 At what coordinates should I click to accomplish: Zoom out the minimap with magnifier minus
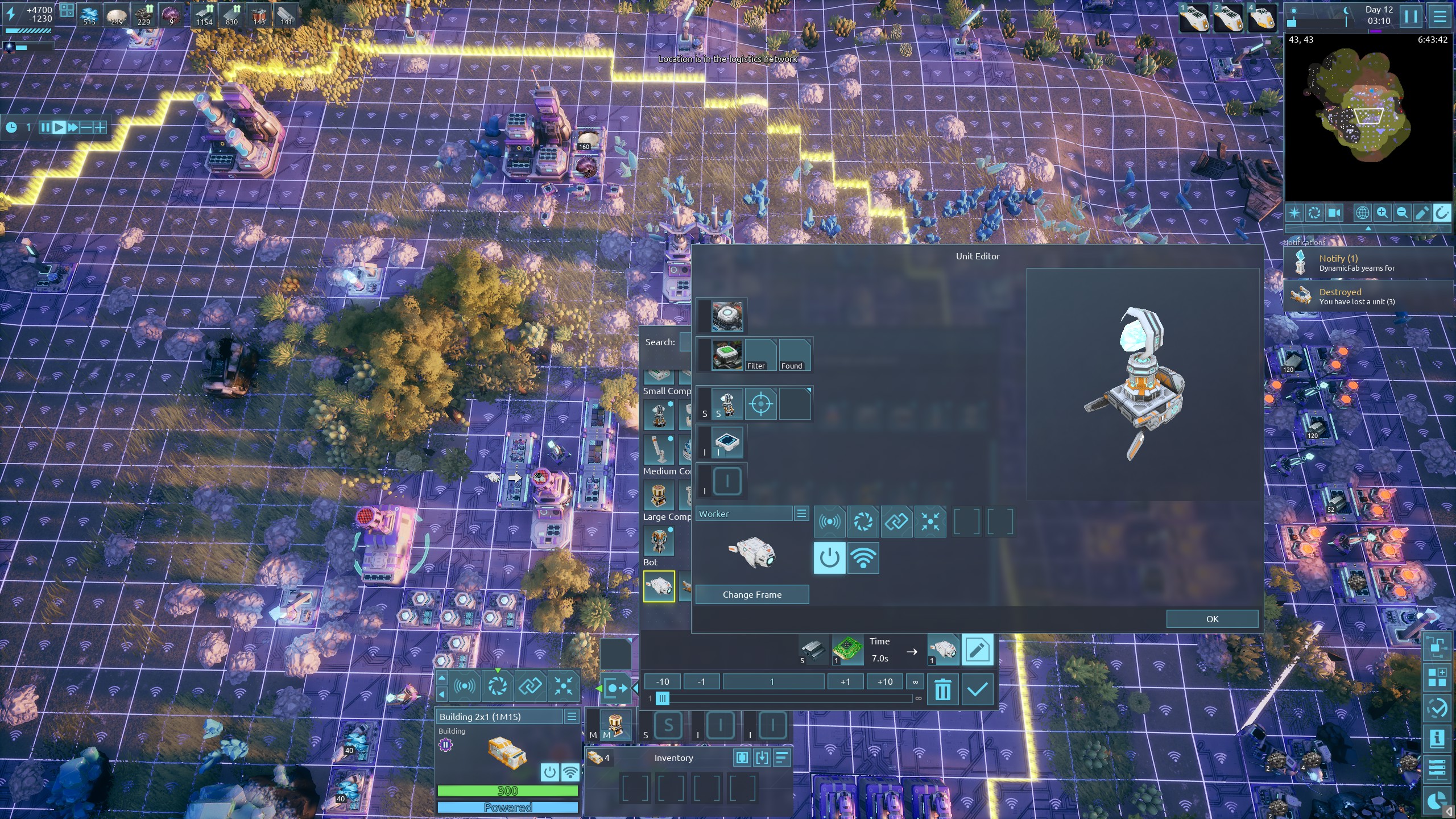tap(1402, 213)
